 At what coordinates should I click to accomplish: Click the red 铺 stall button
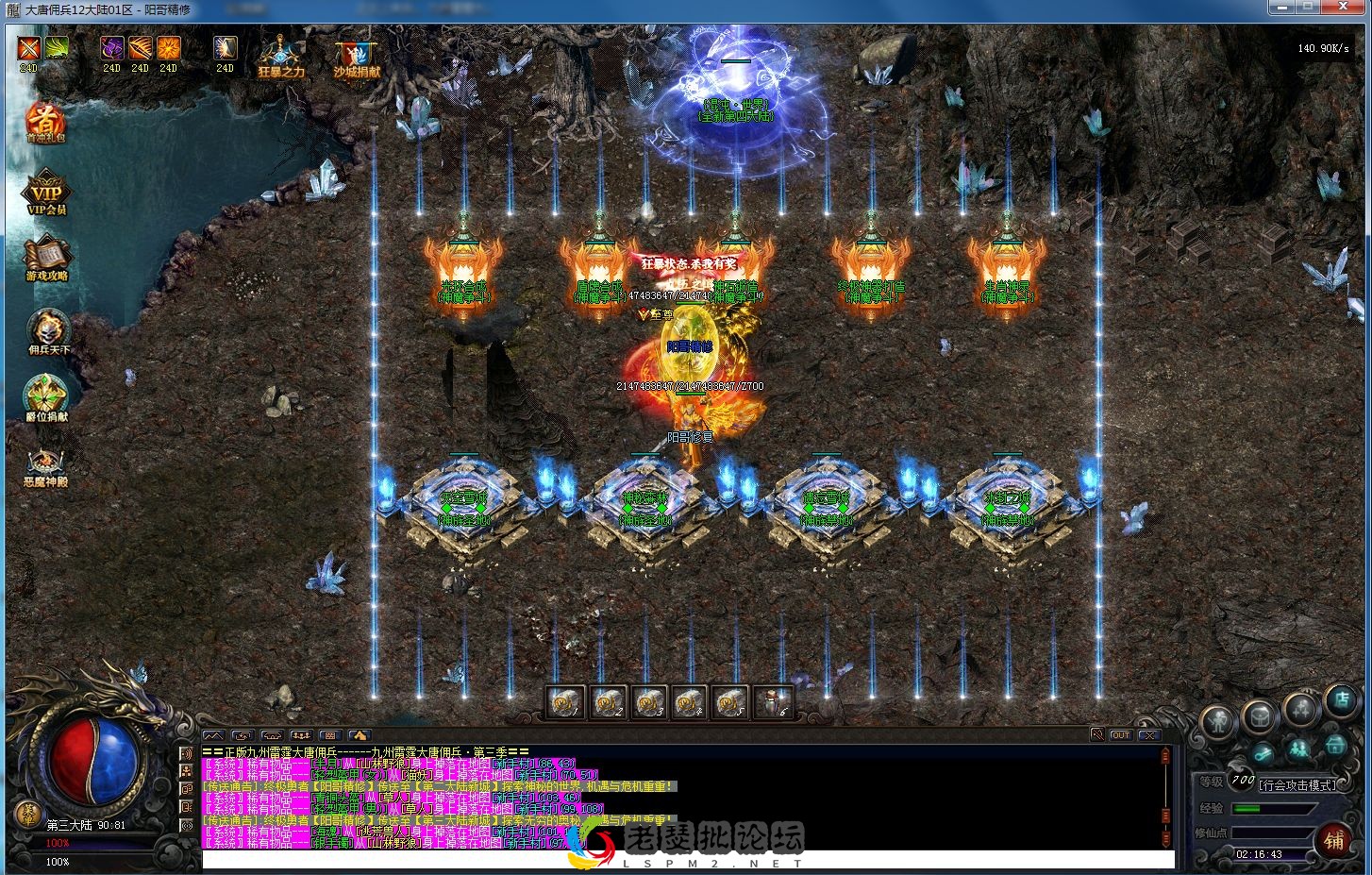pos(1334,839)
